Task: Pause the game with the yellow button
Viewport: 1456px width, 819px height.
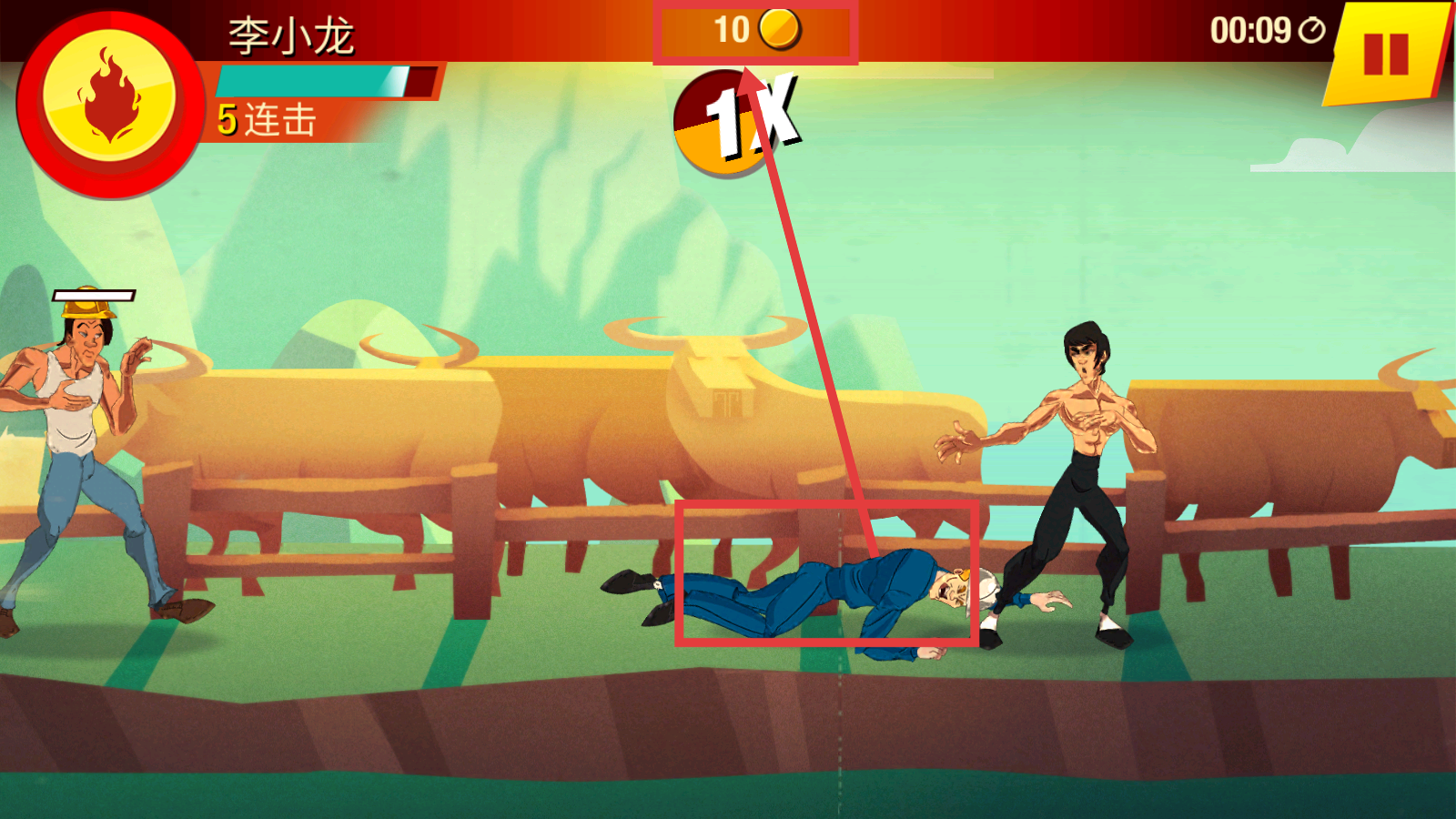Action: (1386, 54)
